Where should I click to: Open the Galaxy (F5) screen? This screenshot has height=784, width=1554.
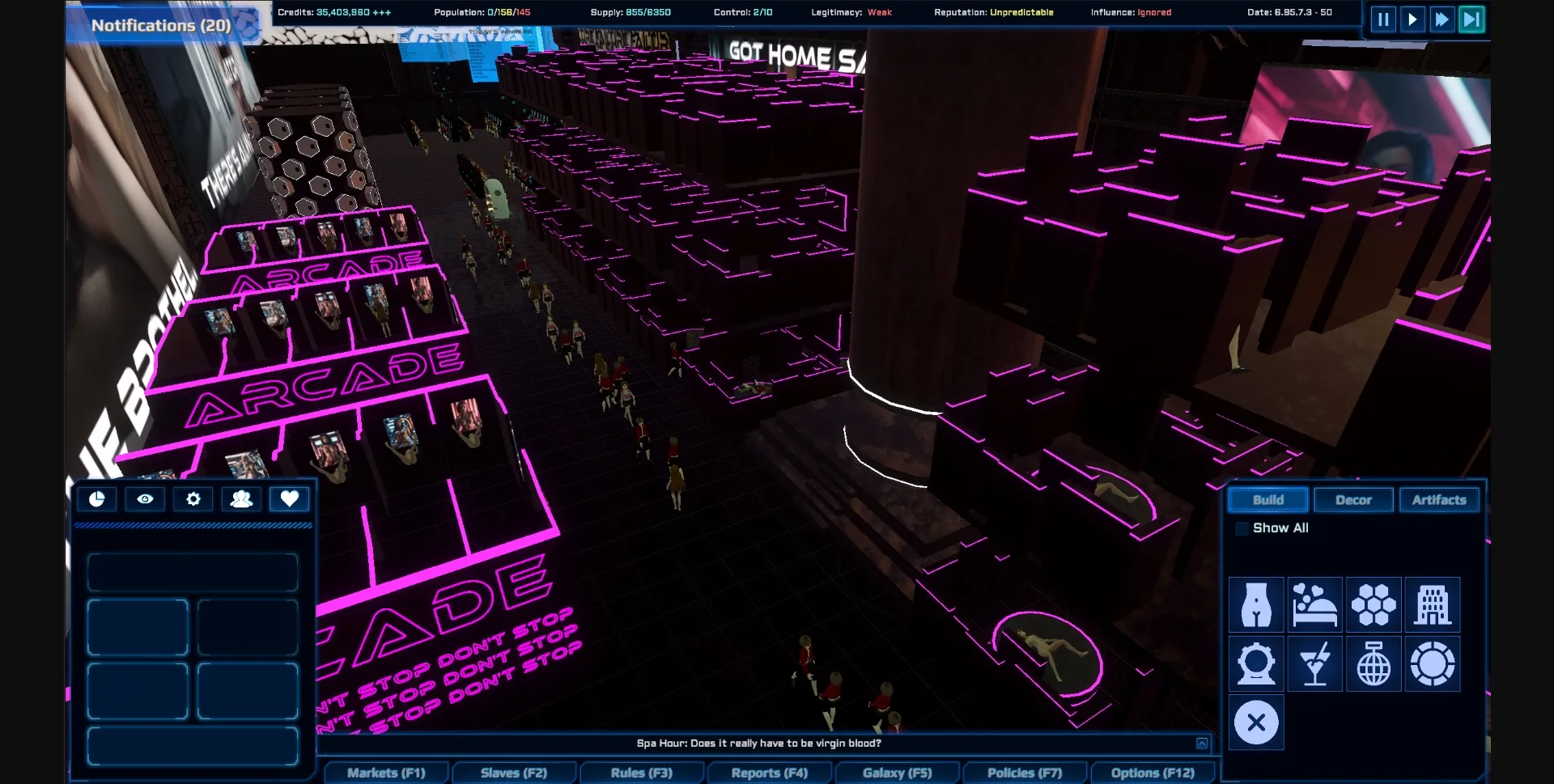898,773
